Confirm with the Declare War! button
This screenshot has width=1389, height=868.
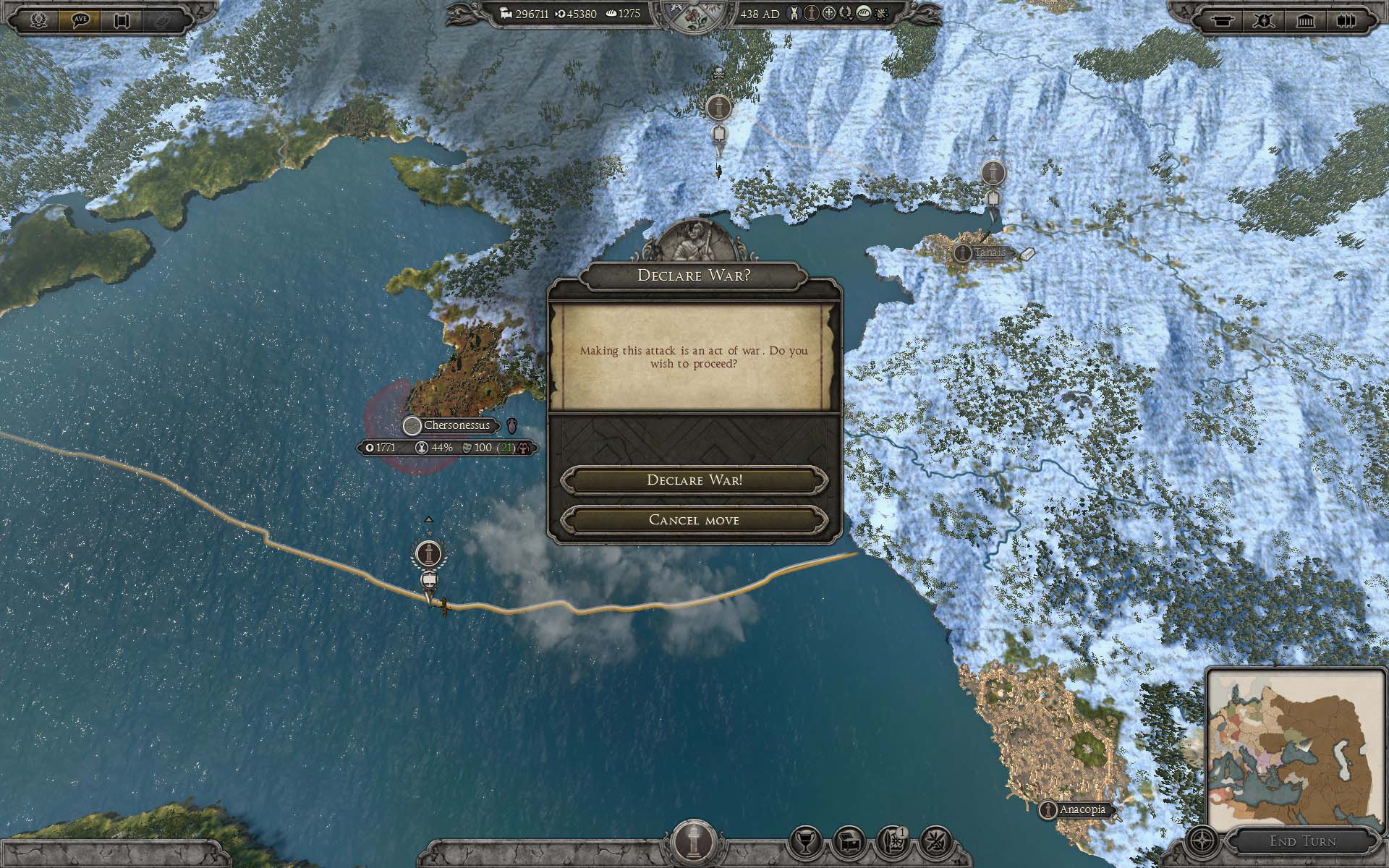[694, 480]
